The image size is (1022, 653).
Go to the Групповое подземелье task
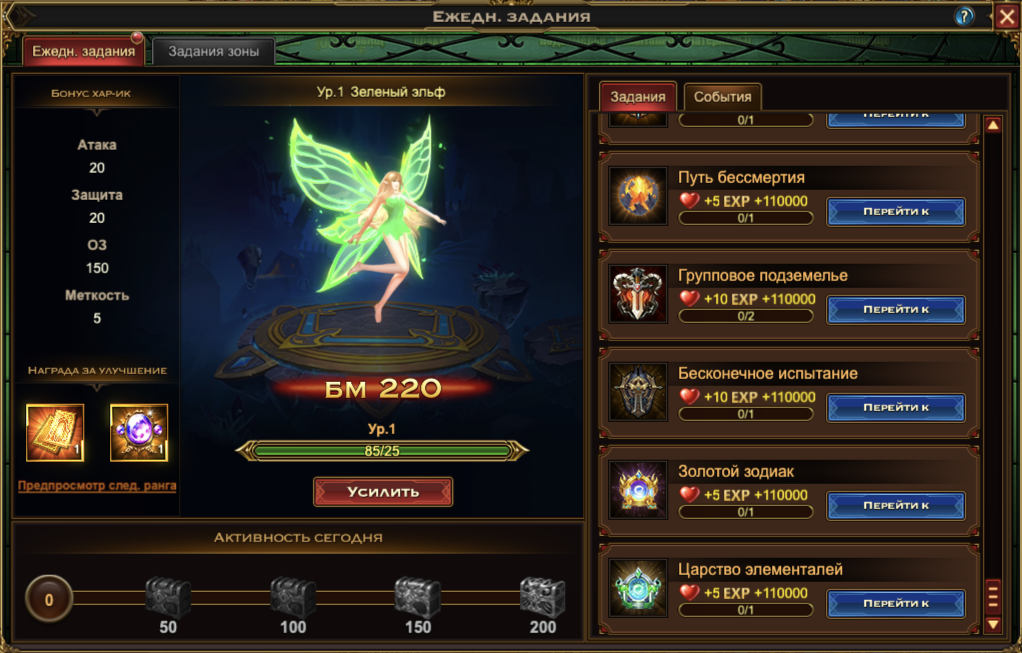click(896, 309)
